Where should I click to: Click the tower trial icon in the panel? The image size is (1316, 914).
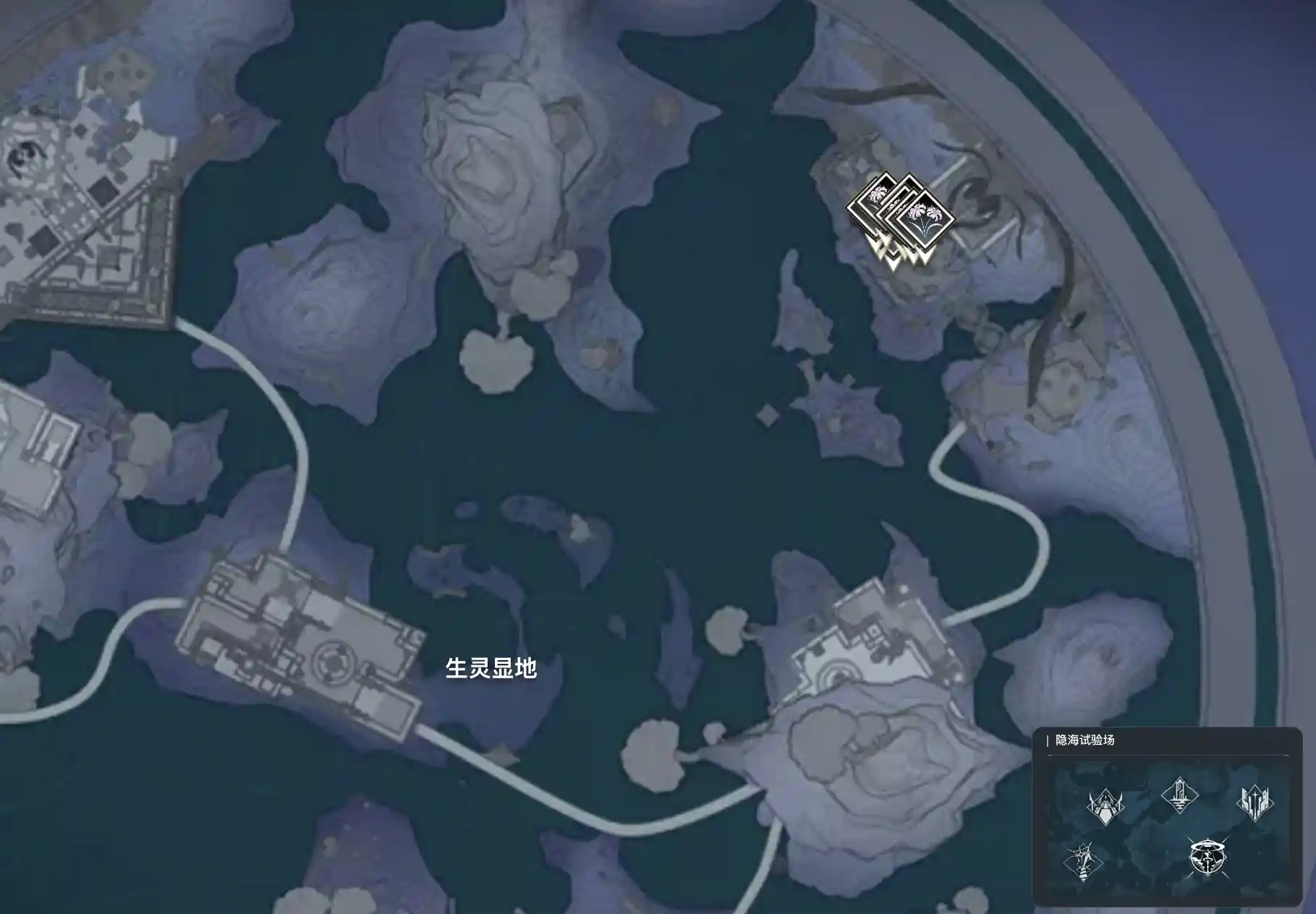(x=1181, y=796)
